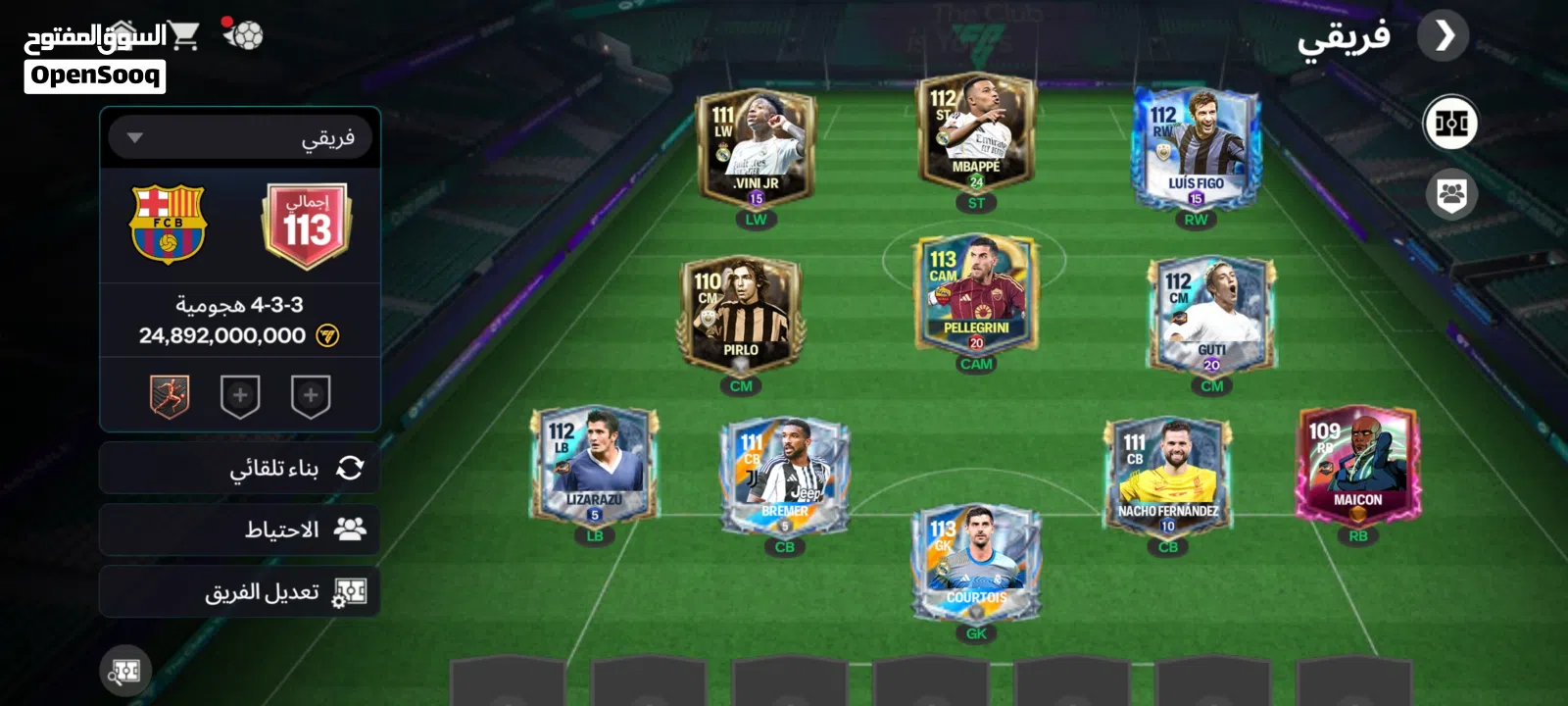The image size is (1568, 706).
Task: Go back with the arrow button
Action: pyautogui.click(x=1444, y=36)
